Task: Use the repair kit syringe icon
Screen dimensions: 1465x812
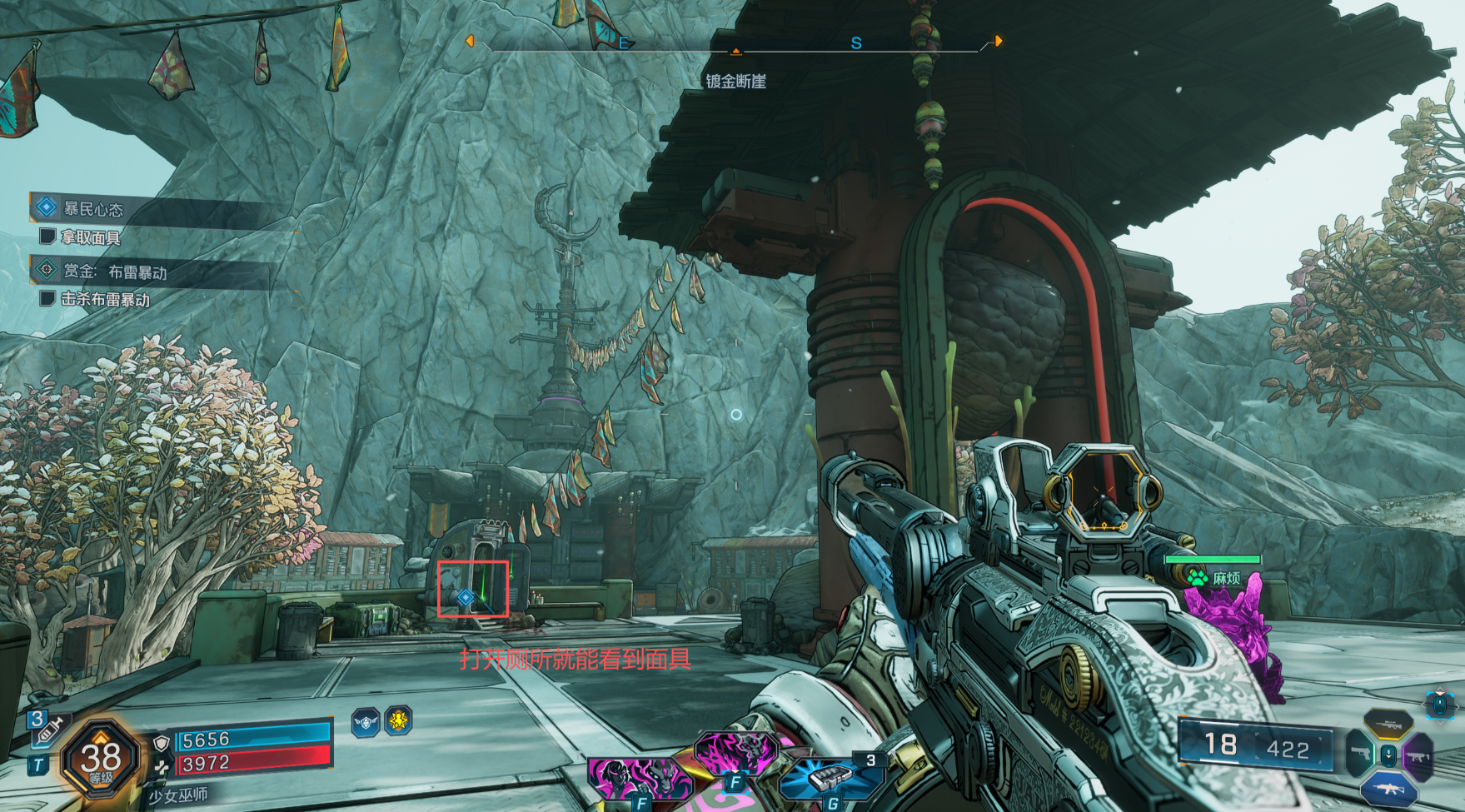Action: click(48, 730)
